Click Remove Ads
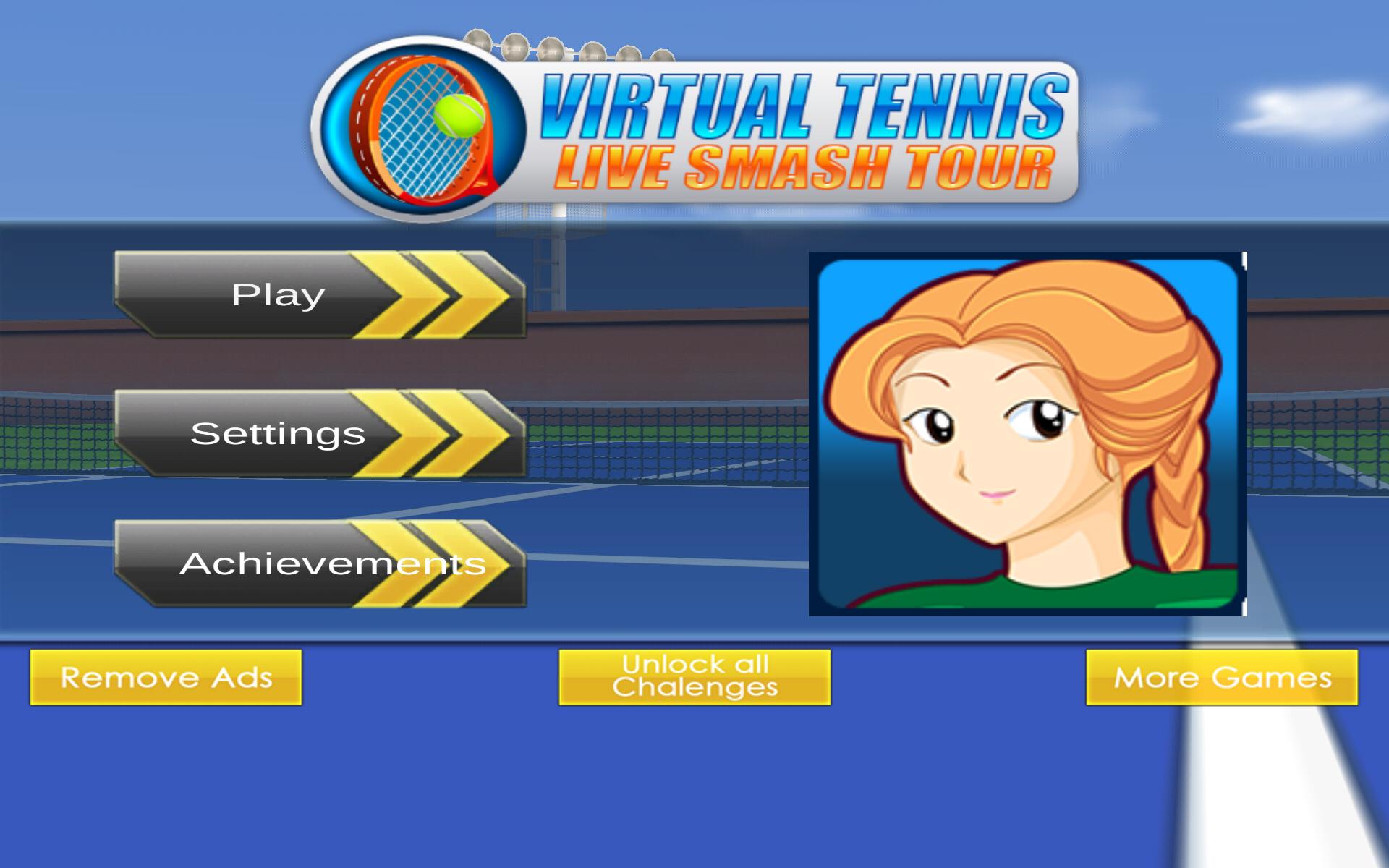Viewport: 1389px width, 868px height. pos(166,678)
